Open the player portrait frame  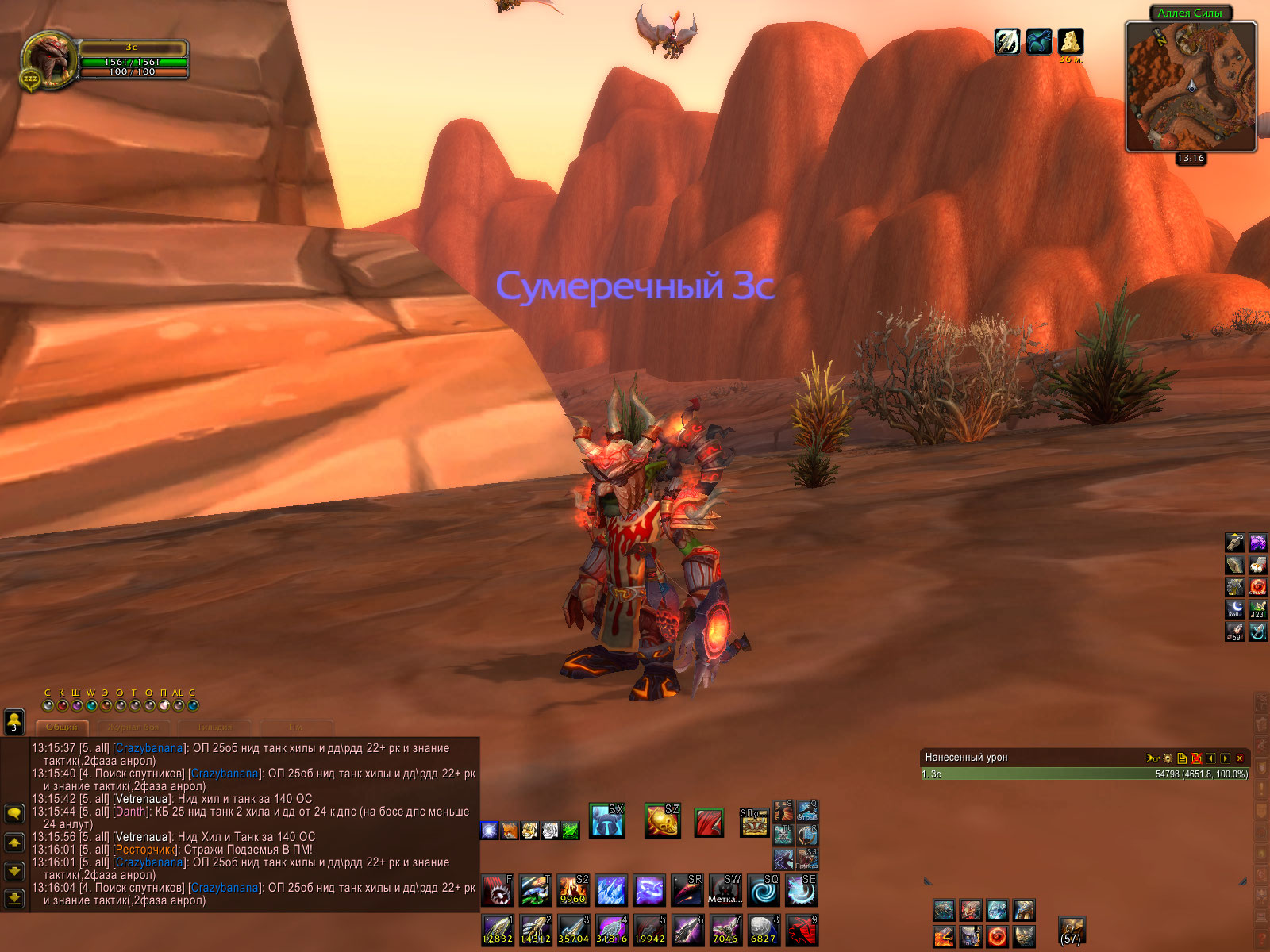click(51, 57)
